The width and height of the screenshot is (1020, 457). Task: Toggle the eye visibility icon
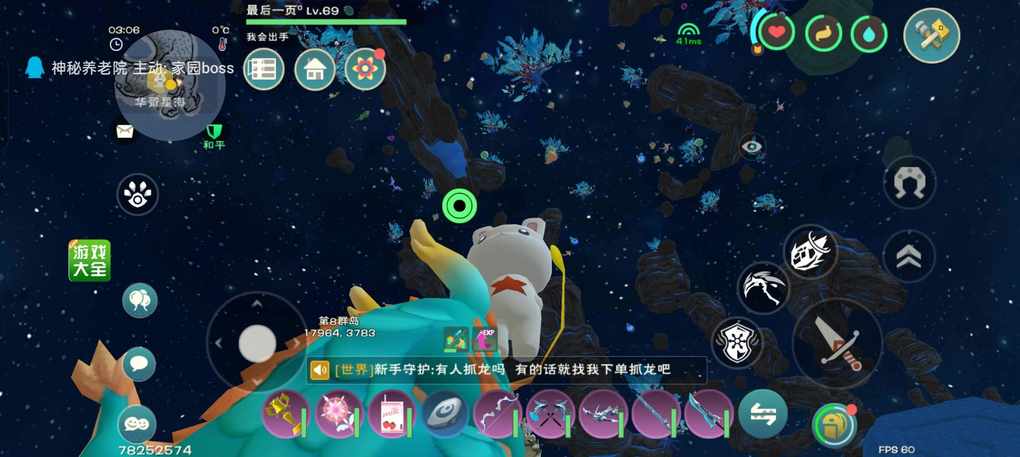click(x=752, y=147)
